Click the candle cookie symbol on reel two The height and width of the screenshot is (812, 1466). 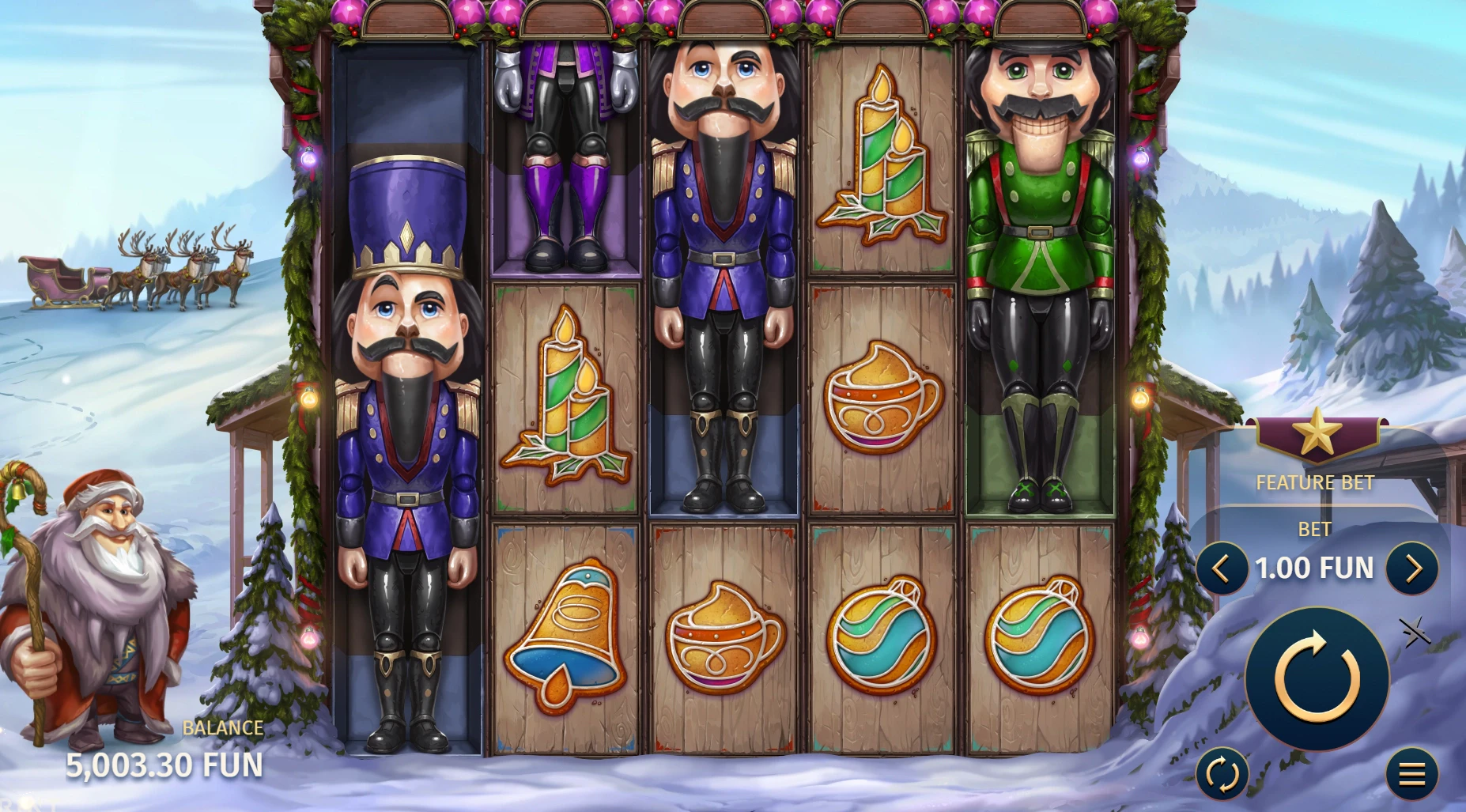click(565, 395)
